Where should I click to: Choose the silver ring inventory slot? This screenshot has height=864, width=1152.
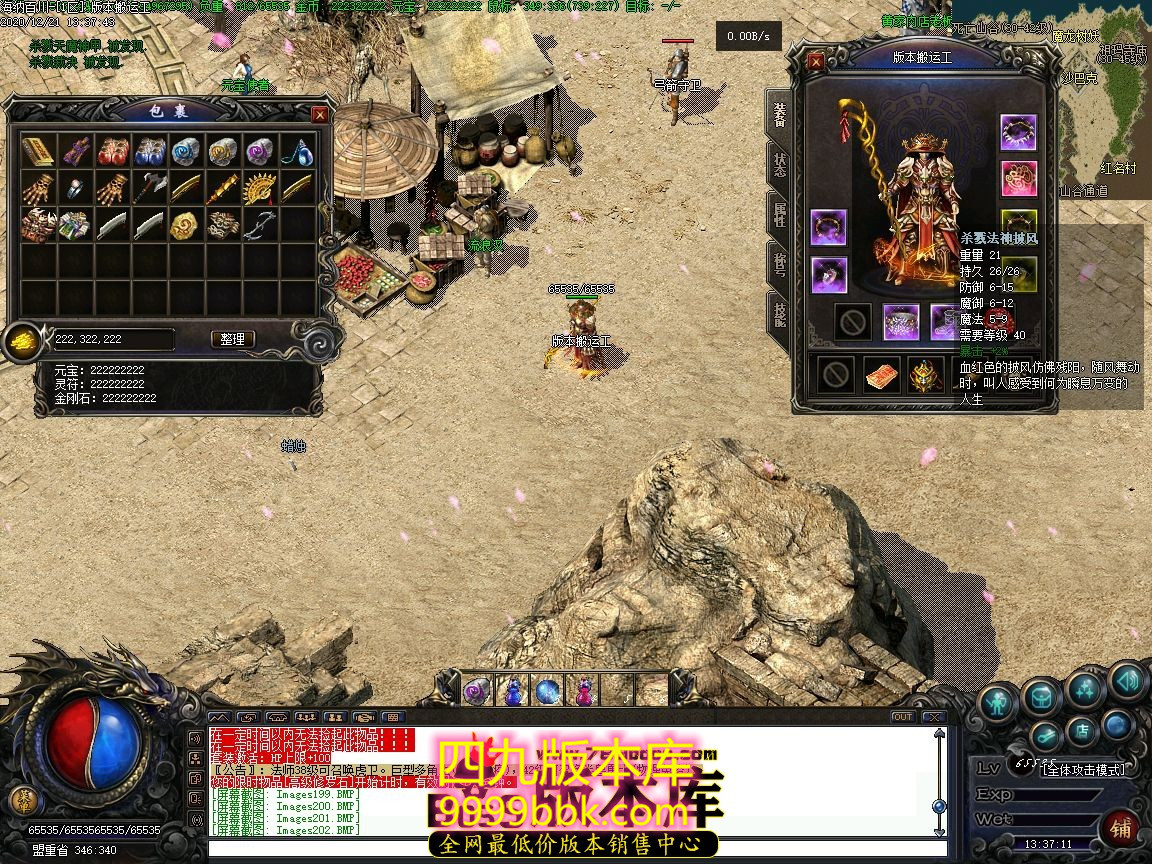(75, 188)
